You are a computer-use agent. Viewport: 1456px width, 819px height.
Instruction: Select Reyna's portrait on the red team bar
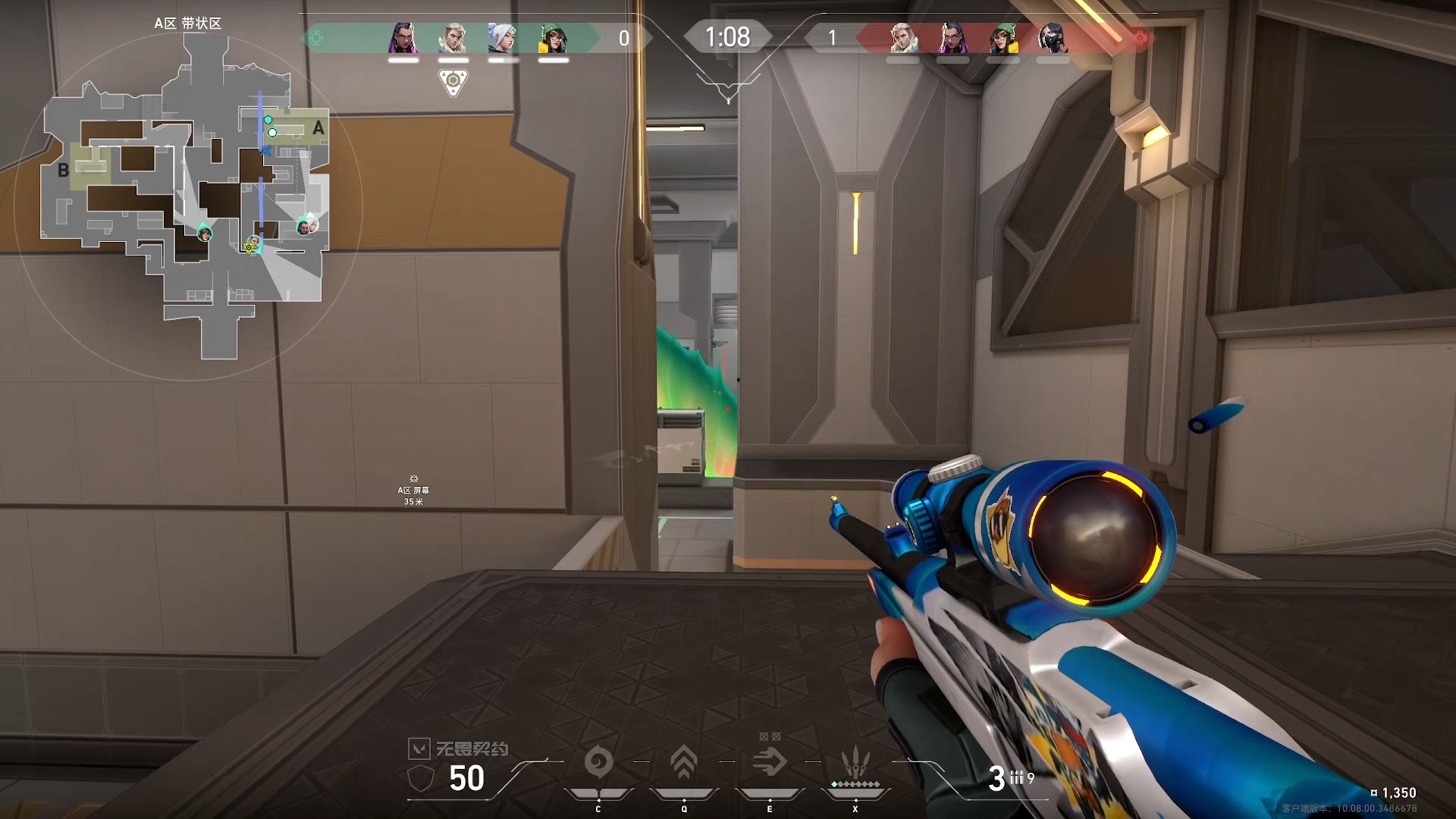952,38
